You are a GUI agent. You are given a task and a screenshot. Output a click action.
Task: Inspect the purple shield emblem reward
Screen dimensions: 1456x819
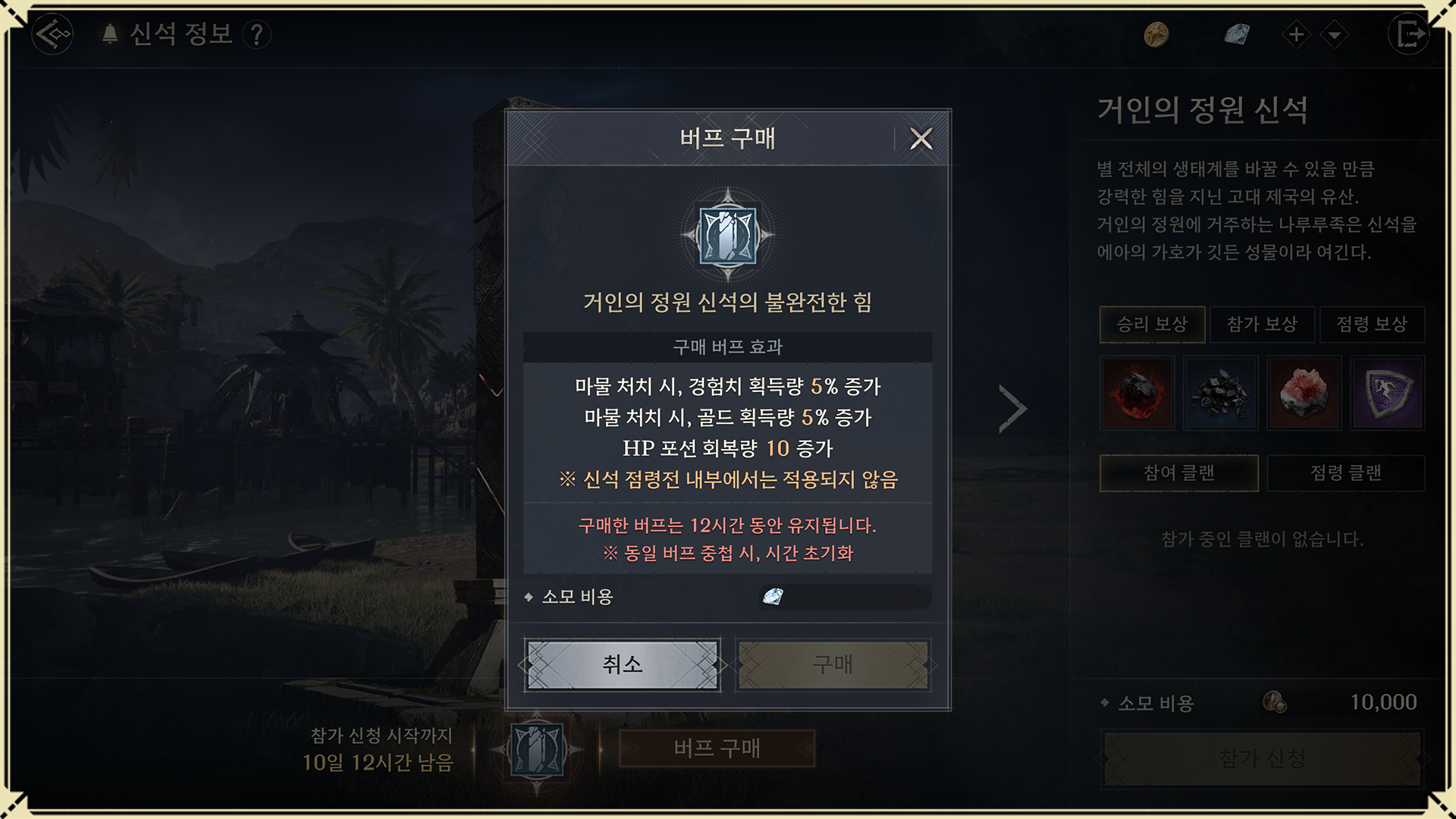(x=1388, y=393)
